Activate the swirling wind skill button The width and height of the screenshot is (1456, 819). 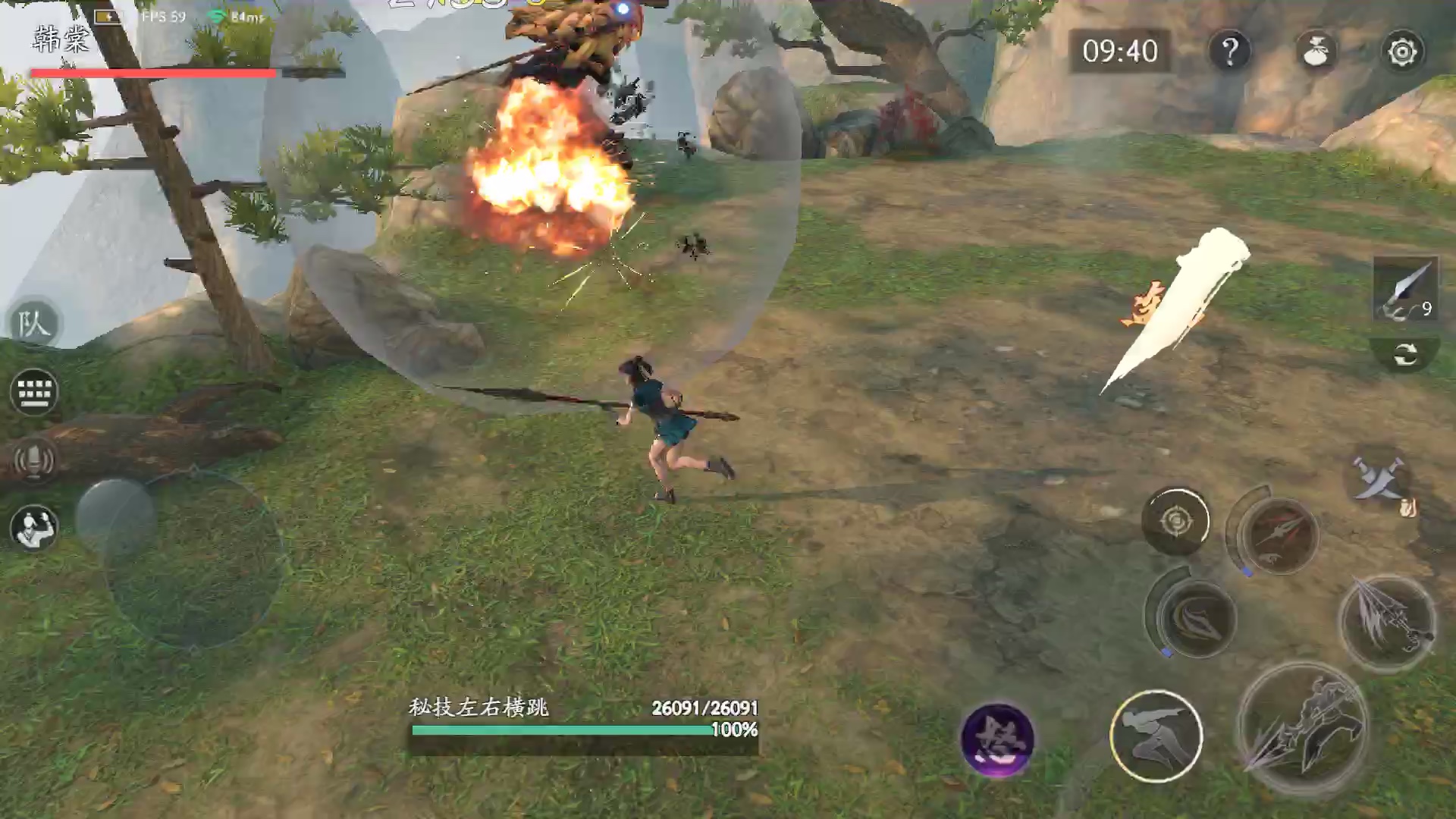[1196, 618]
